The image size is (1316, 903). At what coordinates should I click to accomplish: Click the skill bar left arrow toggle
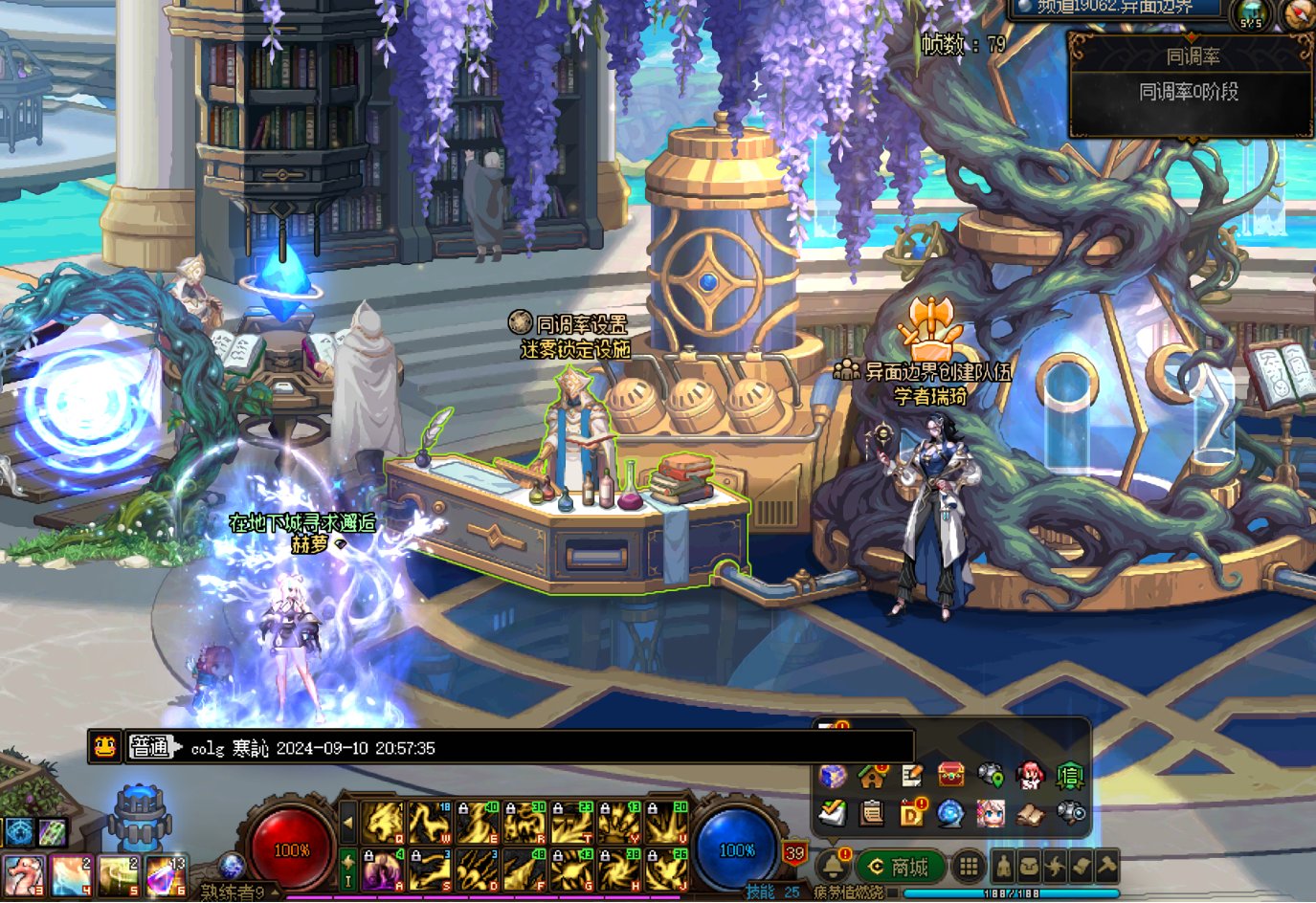tap(348, 823)
